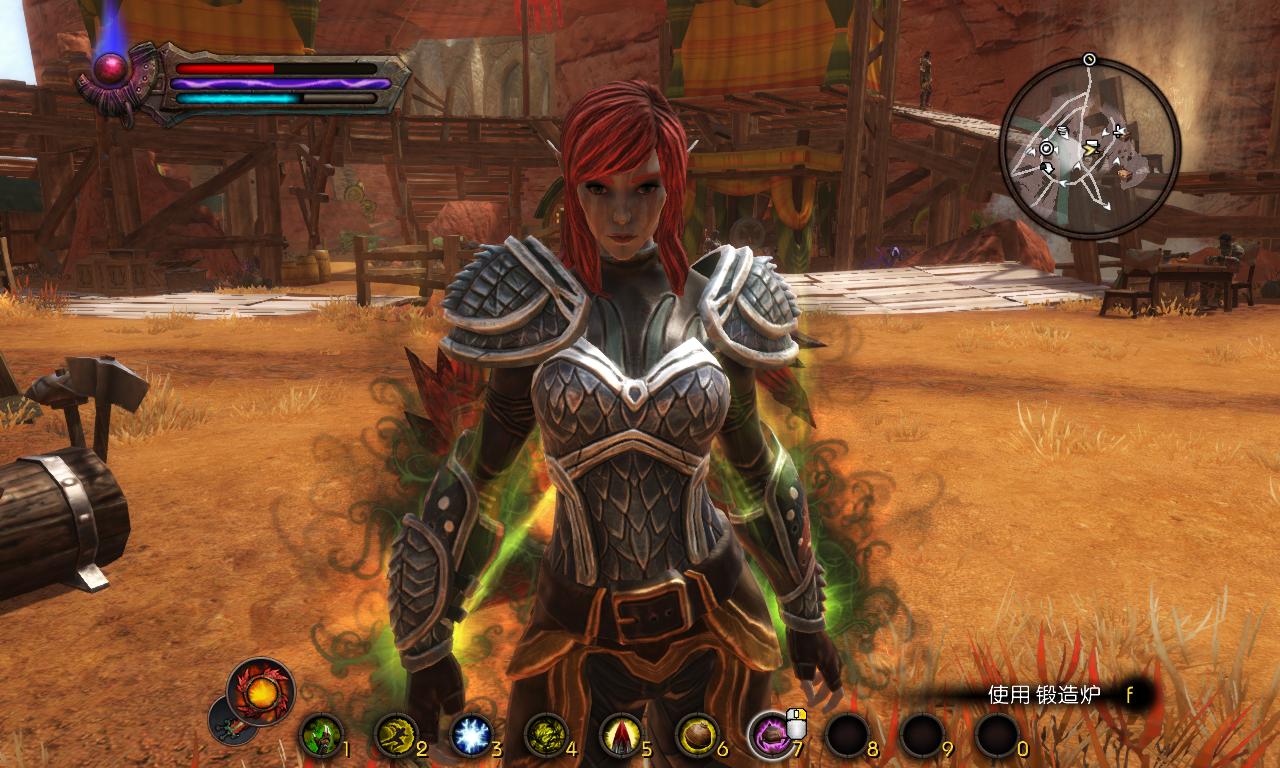Click the chest marker on the minimap
The width and height of the screenshot is (1280, 768).
[x=1126, y=174]
